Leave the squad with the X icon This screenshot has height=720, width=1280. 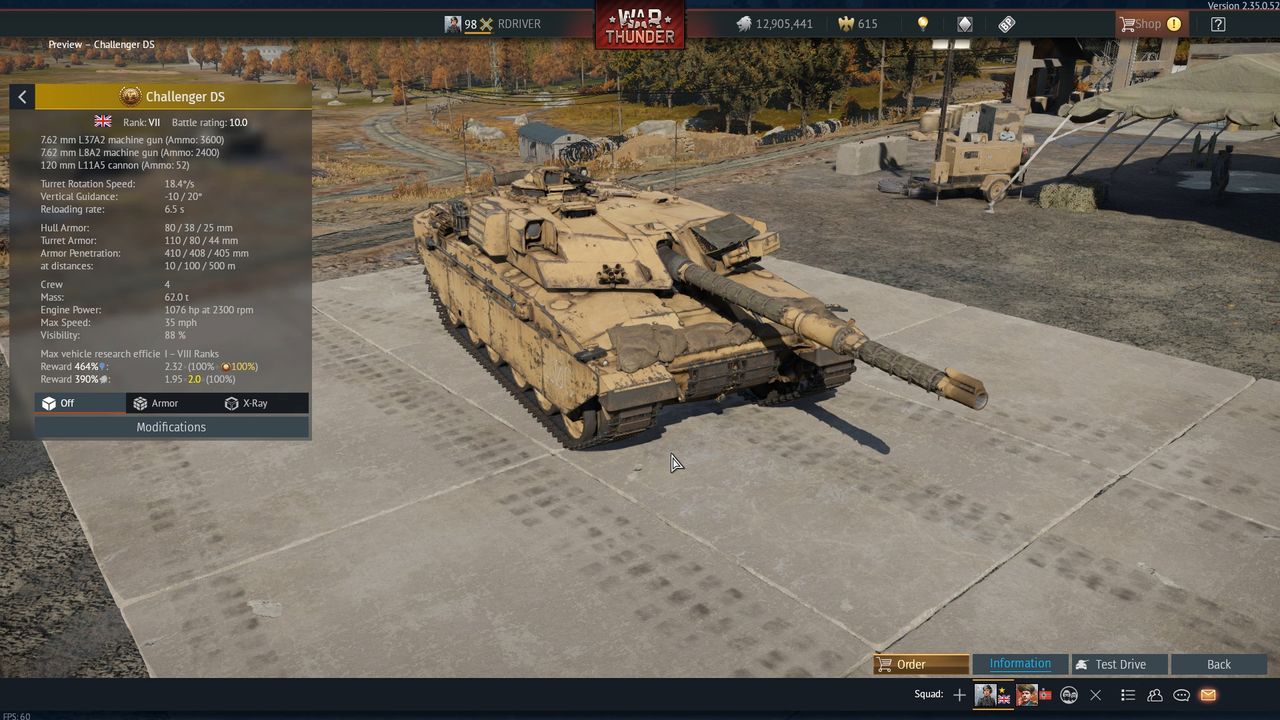[1096, 695]
